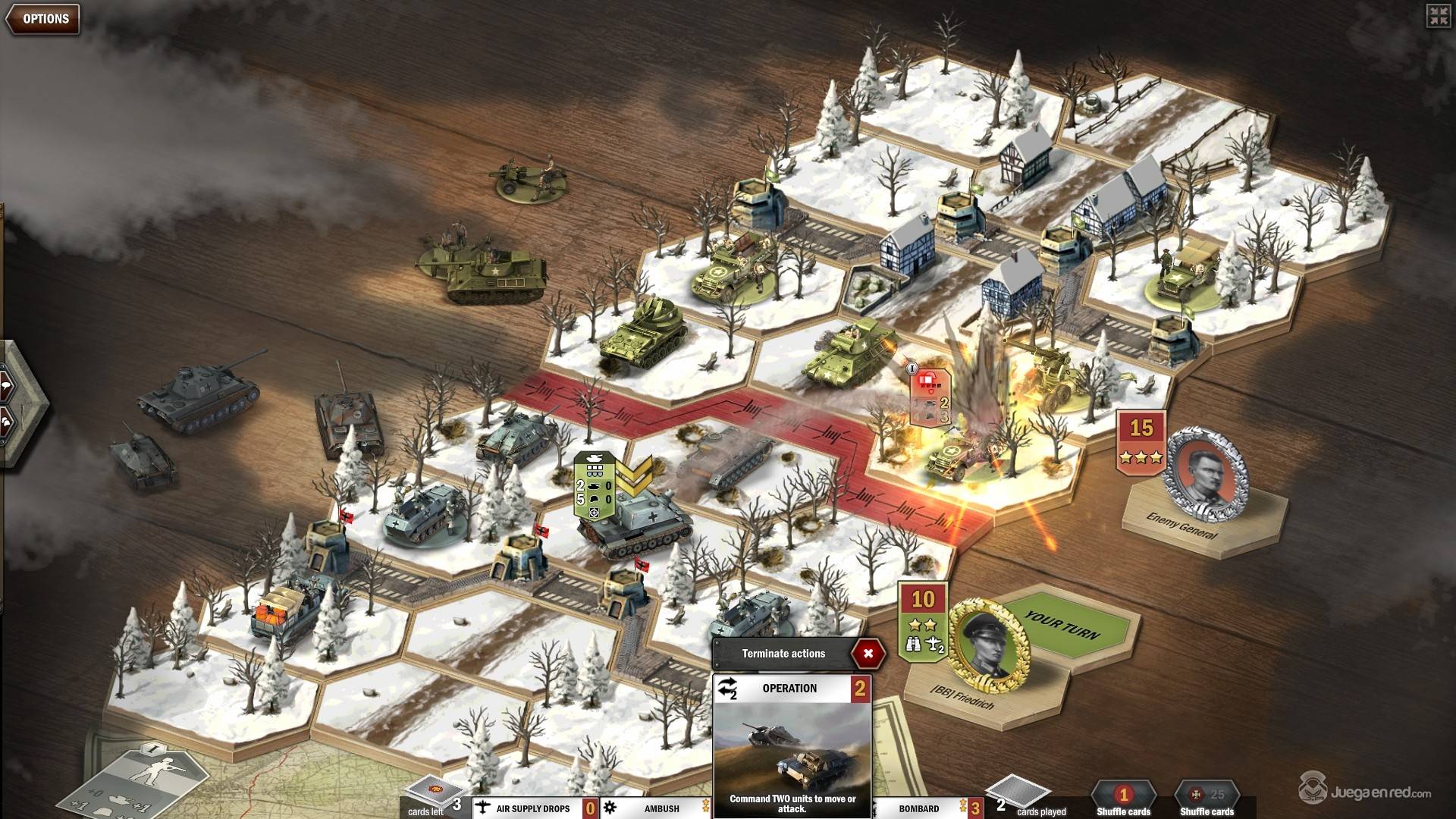This screenshot has width=1456, height=819.
Task: Toggle fullscreen with the corner arrows icon
Action: [1438, 16]
